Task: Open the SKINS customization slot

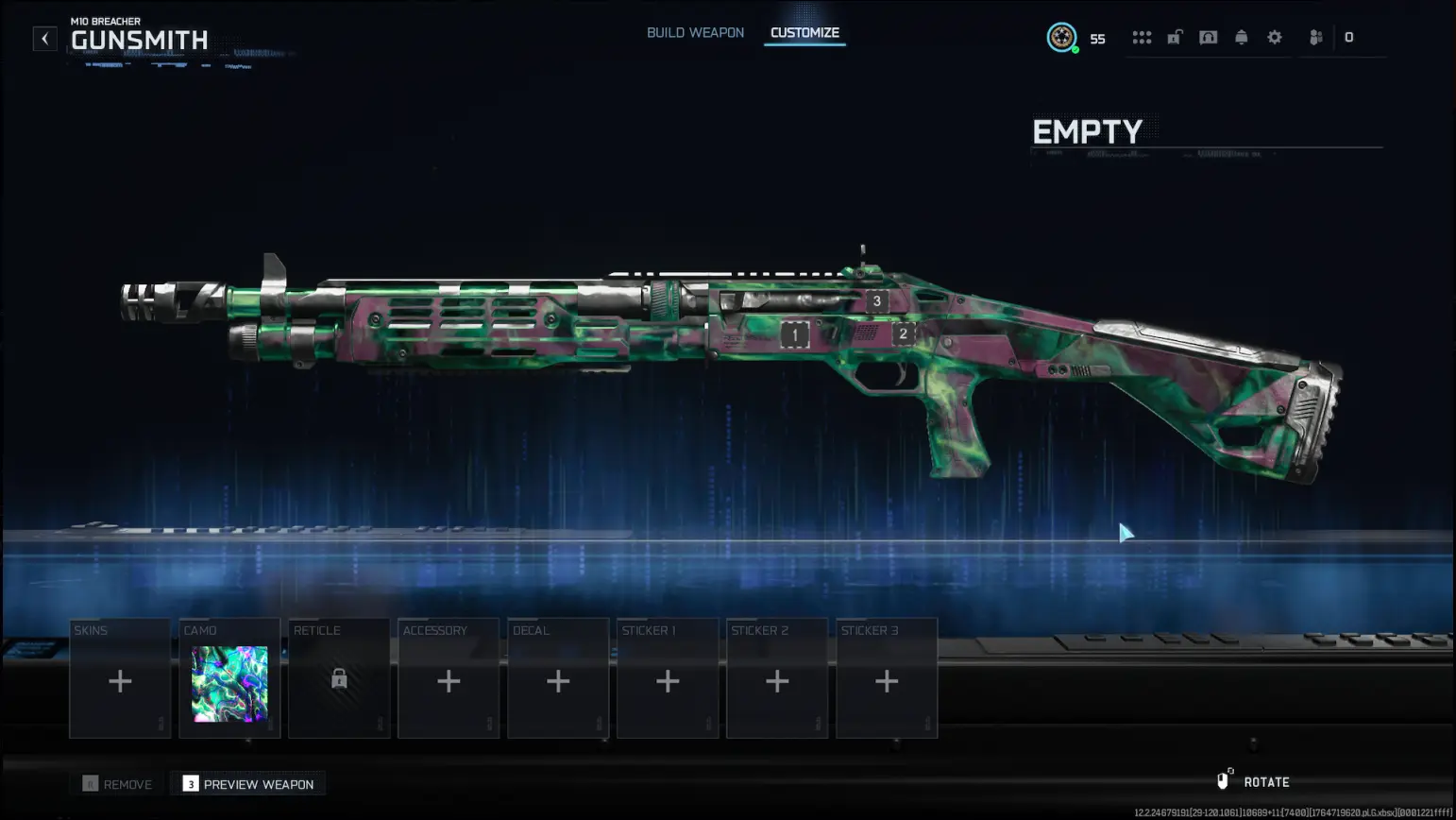Action: tap(120, 680)
